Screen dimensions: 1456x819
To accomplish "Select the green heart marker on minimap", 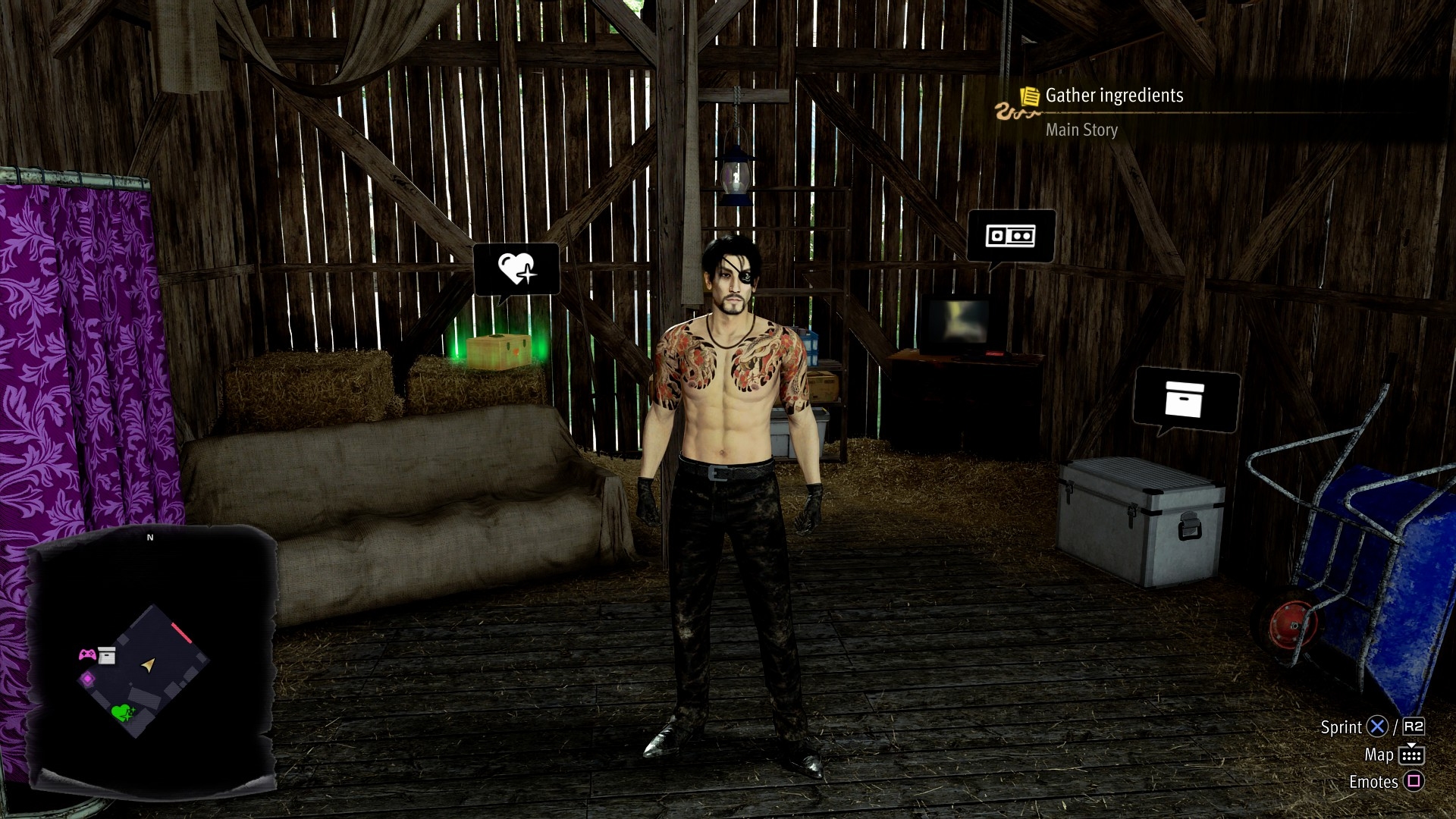I will 121,712.
